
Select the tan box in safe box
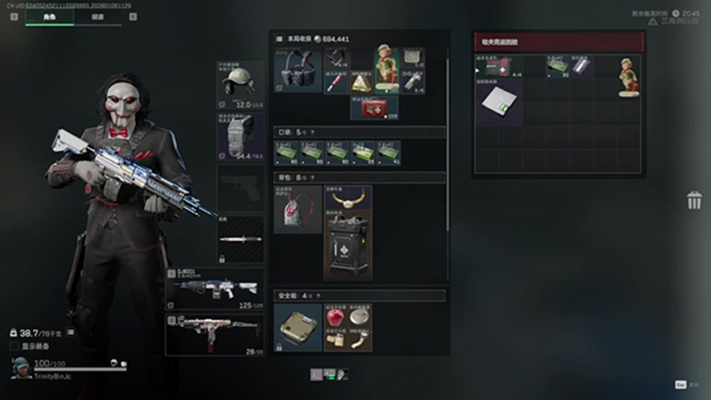click(x=297, y=326)
